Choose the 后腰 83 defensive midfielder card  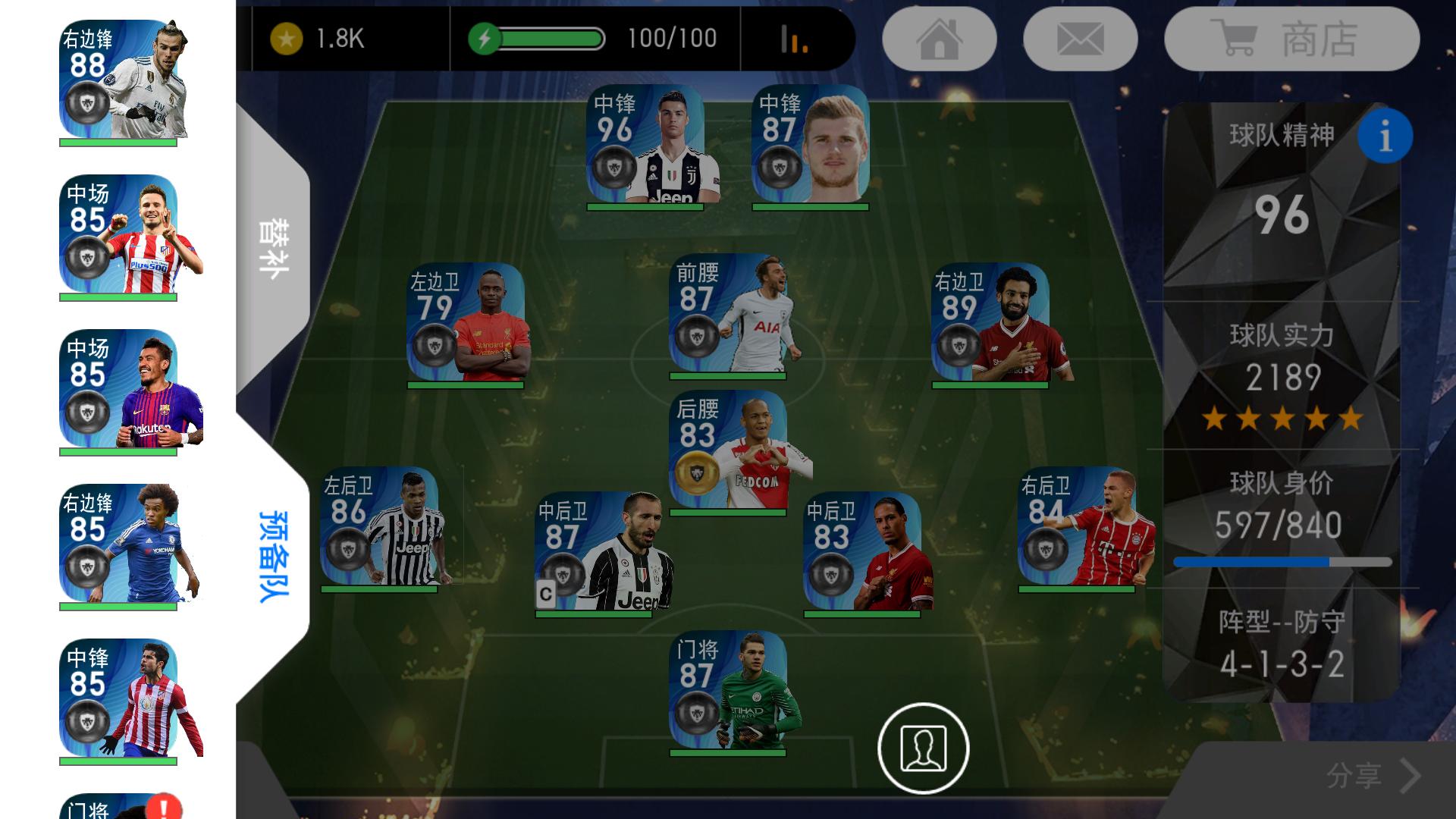(728, 452)
